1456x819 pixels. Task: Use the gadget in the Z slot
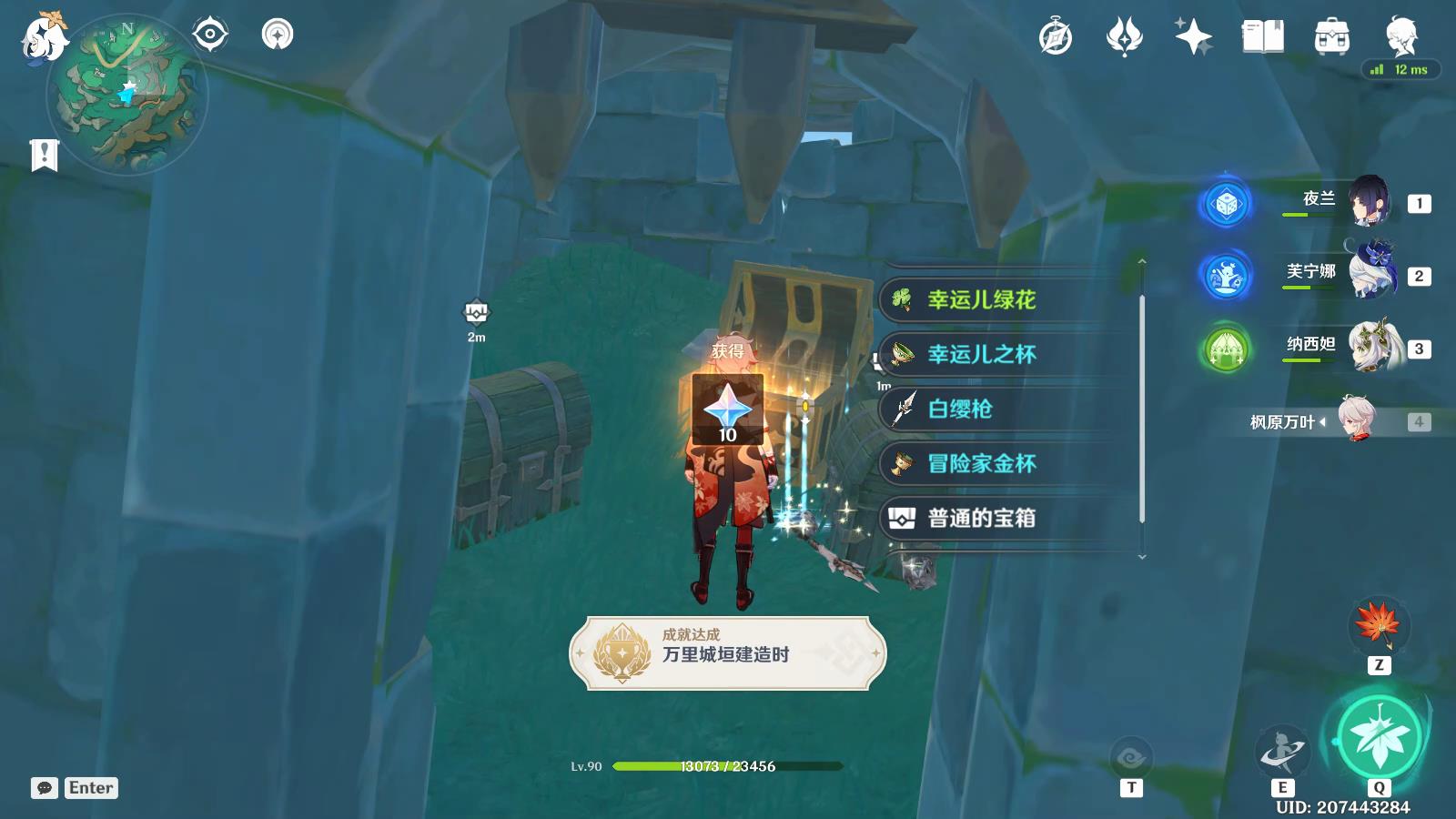click(x=1377, y=624)
